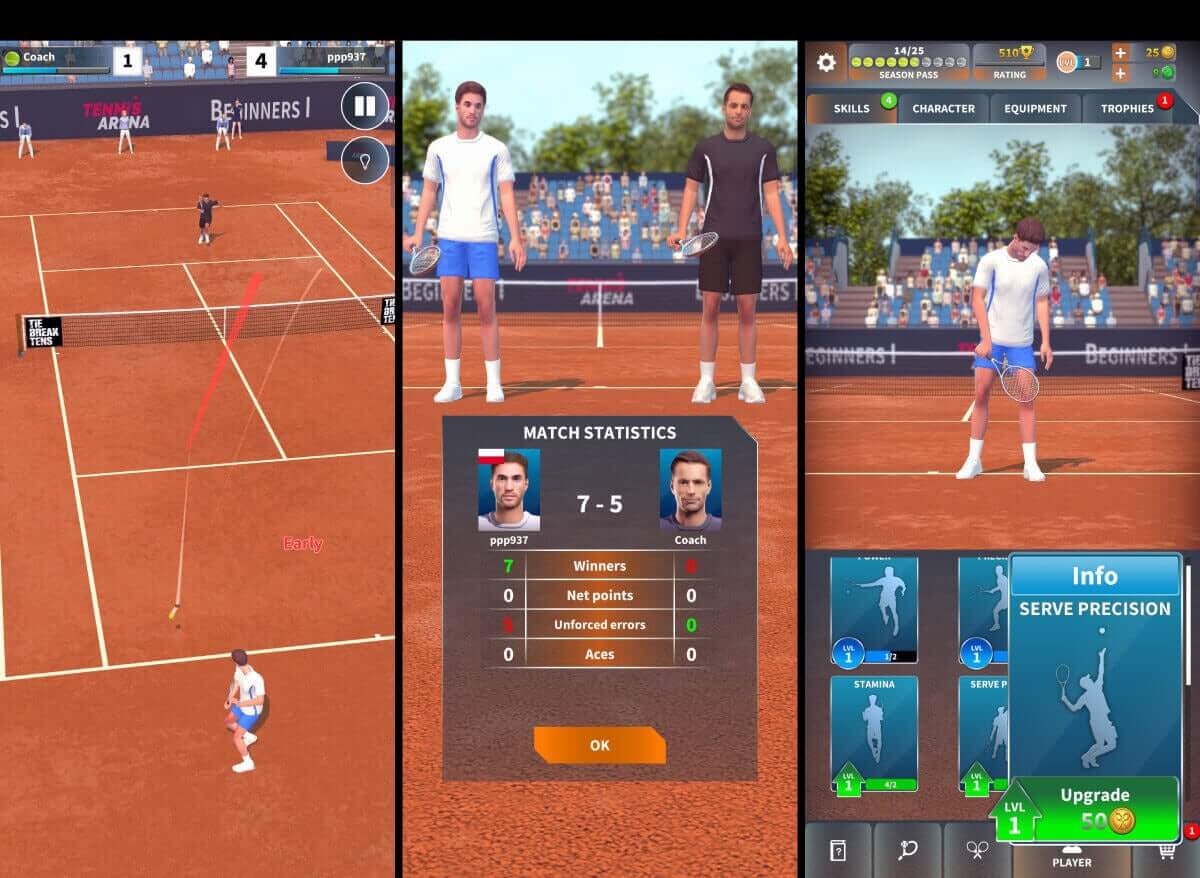Add more green gems with plus
Viewport: 1200px width, 878px height.
1121,73
